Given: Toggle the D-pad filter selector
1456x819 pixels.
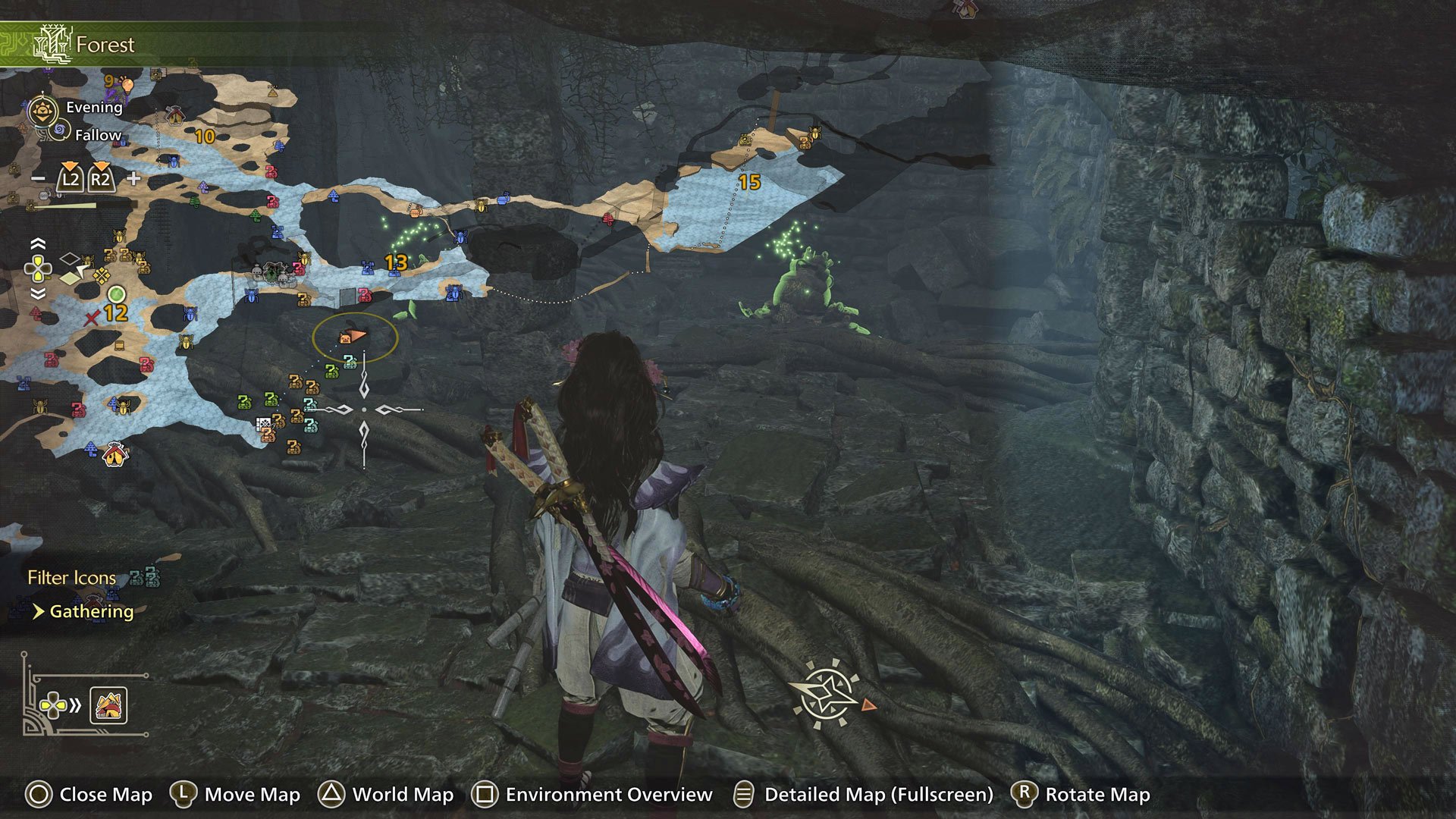Looking at the screenshot, I should click(x=38, y=270).
